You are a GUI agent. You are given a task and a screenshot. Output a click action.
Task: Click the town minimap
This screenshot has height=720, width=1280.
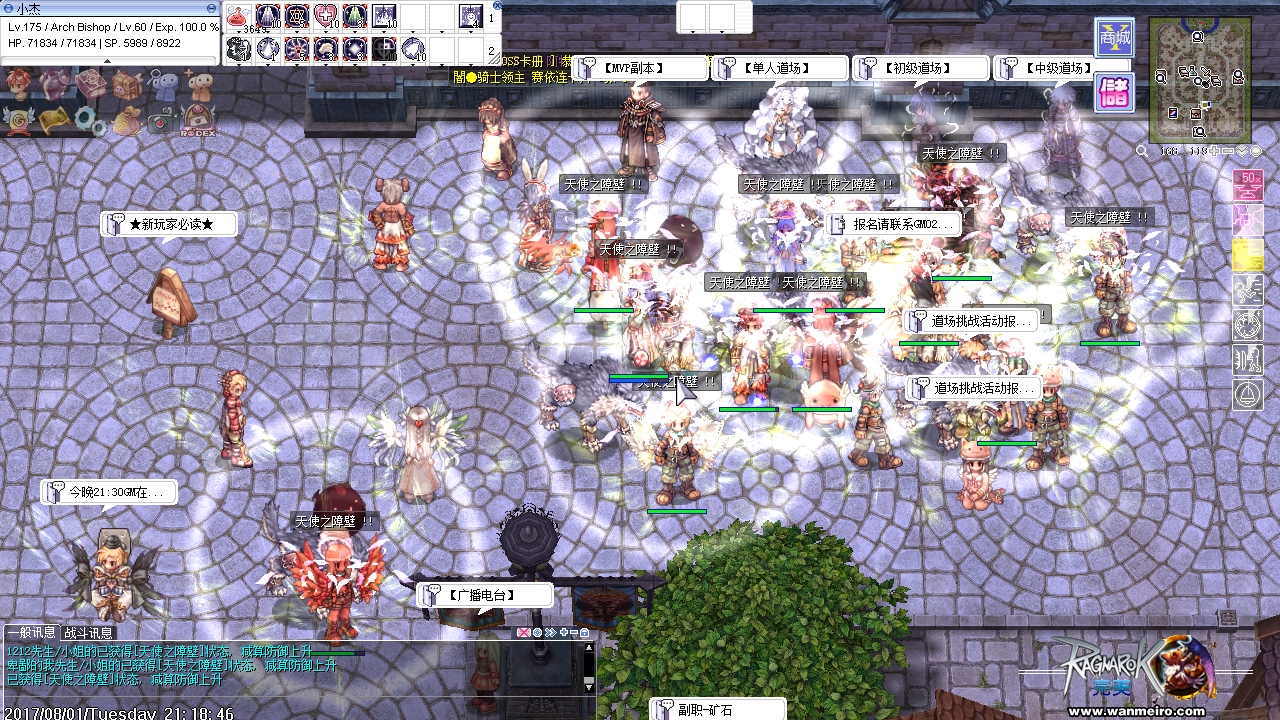click(x=1198, y=80)
